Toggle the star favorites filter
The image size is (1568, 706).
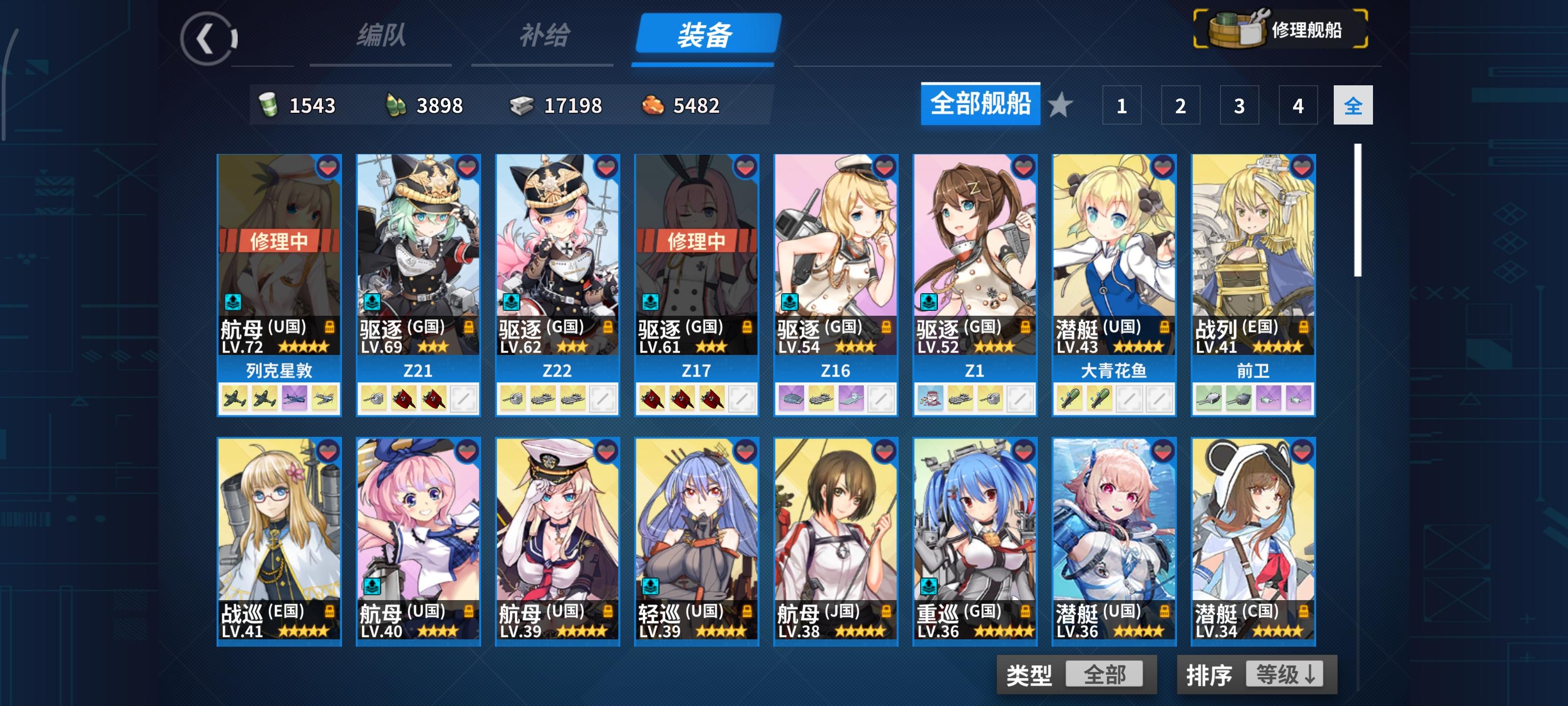pyautogui.click(x=1061, y=105)
